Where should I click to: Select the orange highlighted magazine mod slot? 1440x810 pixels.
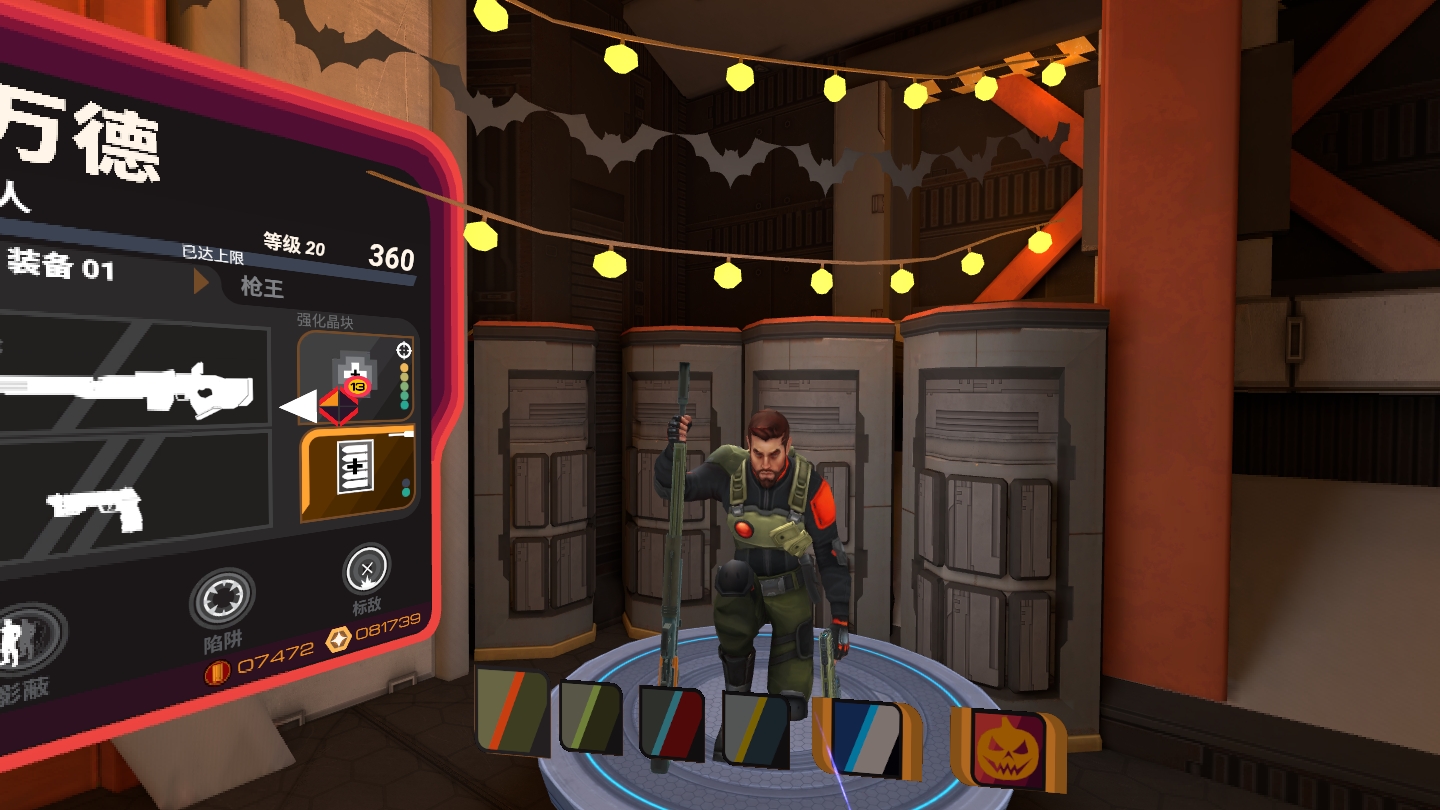tap(358, 474)
